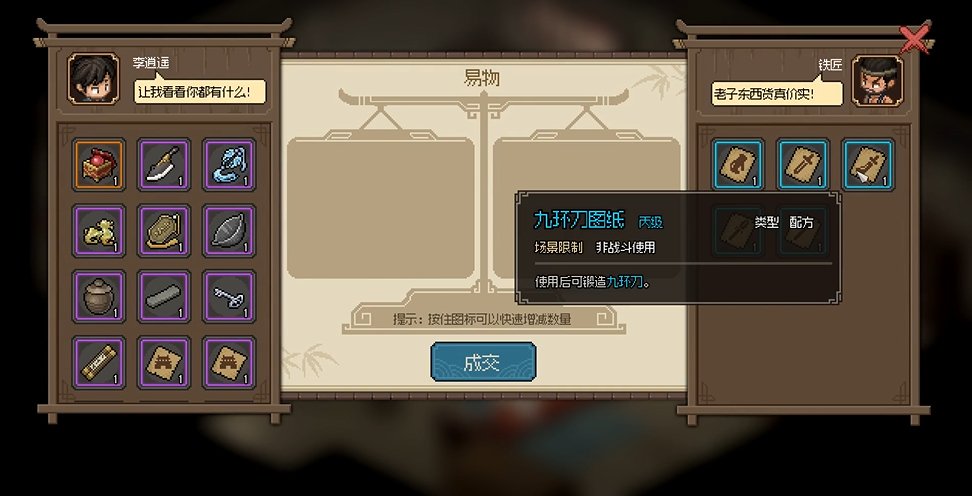Select the gray iron bar slot
972x496 pixels.
tap(163, 296)
